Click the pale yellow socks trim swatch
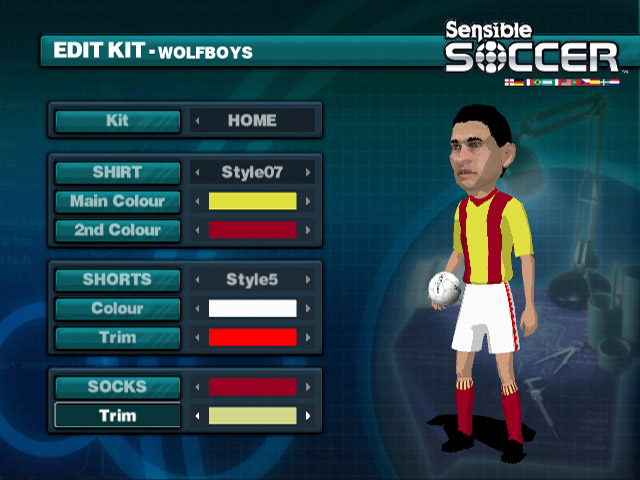This screenshot has width=640, height=480. tap(252, 415)
